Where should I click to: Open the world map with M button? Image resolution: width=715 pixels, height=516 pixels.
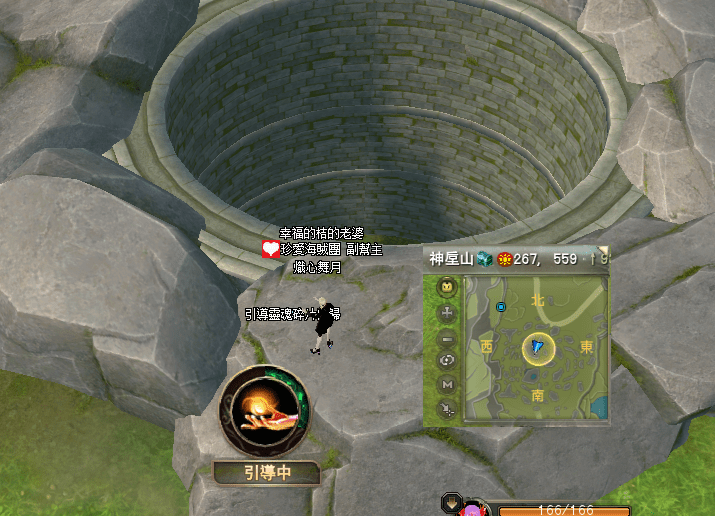[x=446, y=384]
